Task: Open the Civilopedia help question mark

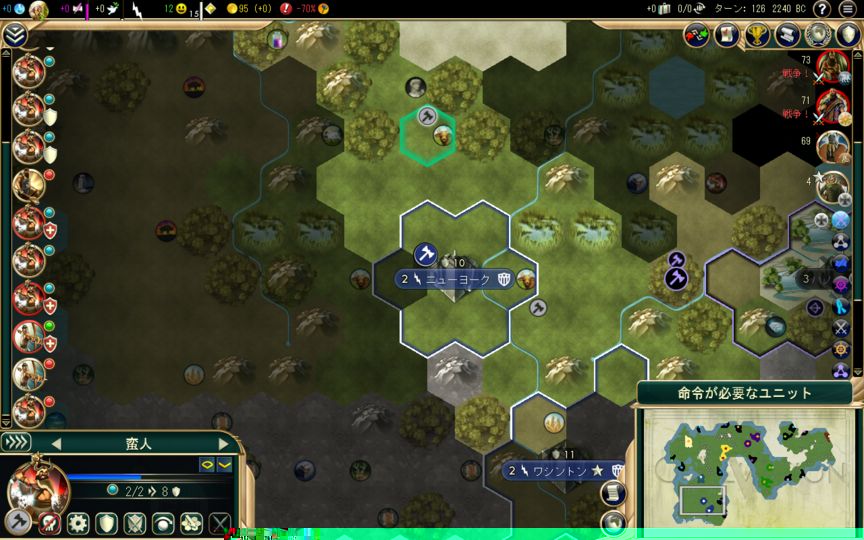Action: pos(822,9)
